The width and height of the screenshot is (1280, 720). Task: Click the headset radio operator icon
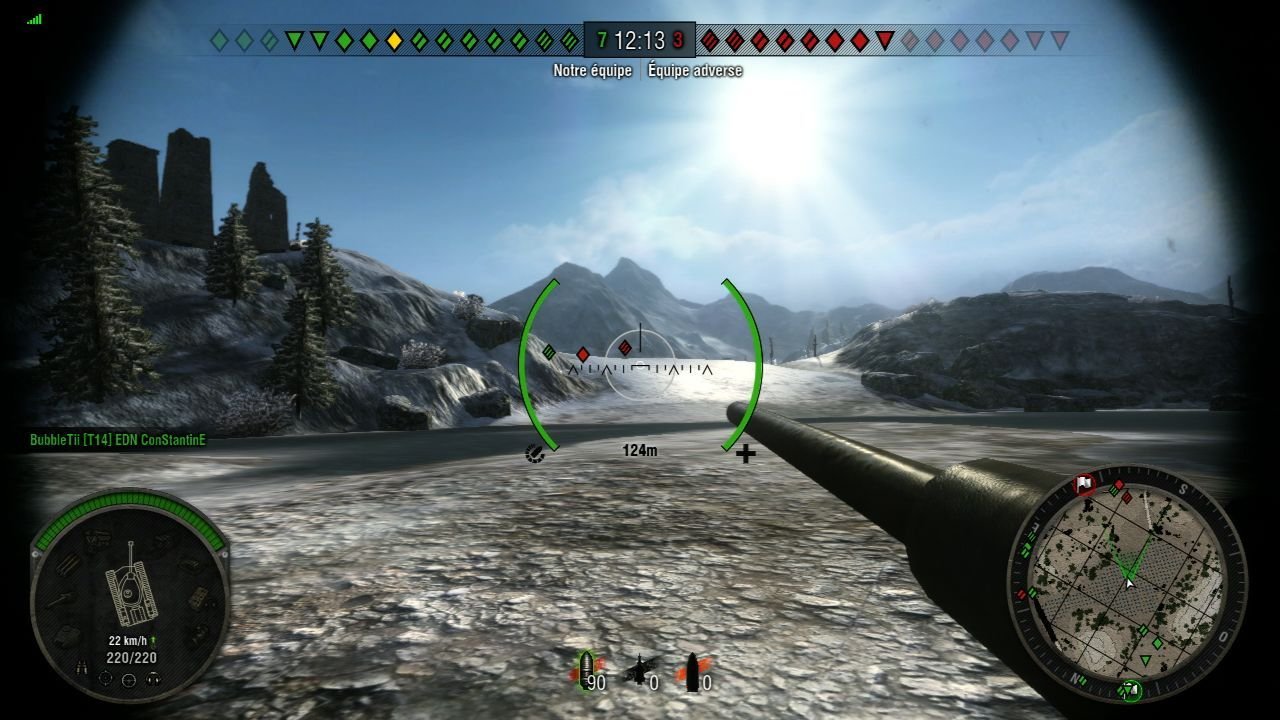coord(153,679)
